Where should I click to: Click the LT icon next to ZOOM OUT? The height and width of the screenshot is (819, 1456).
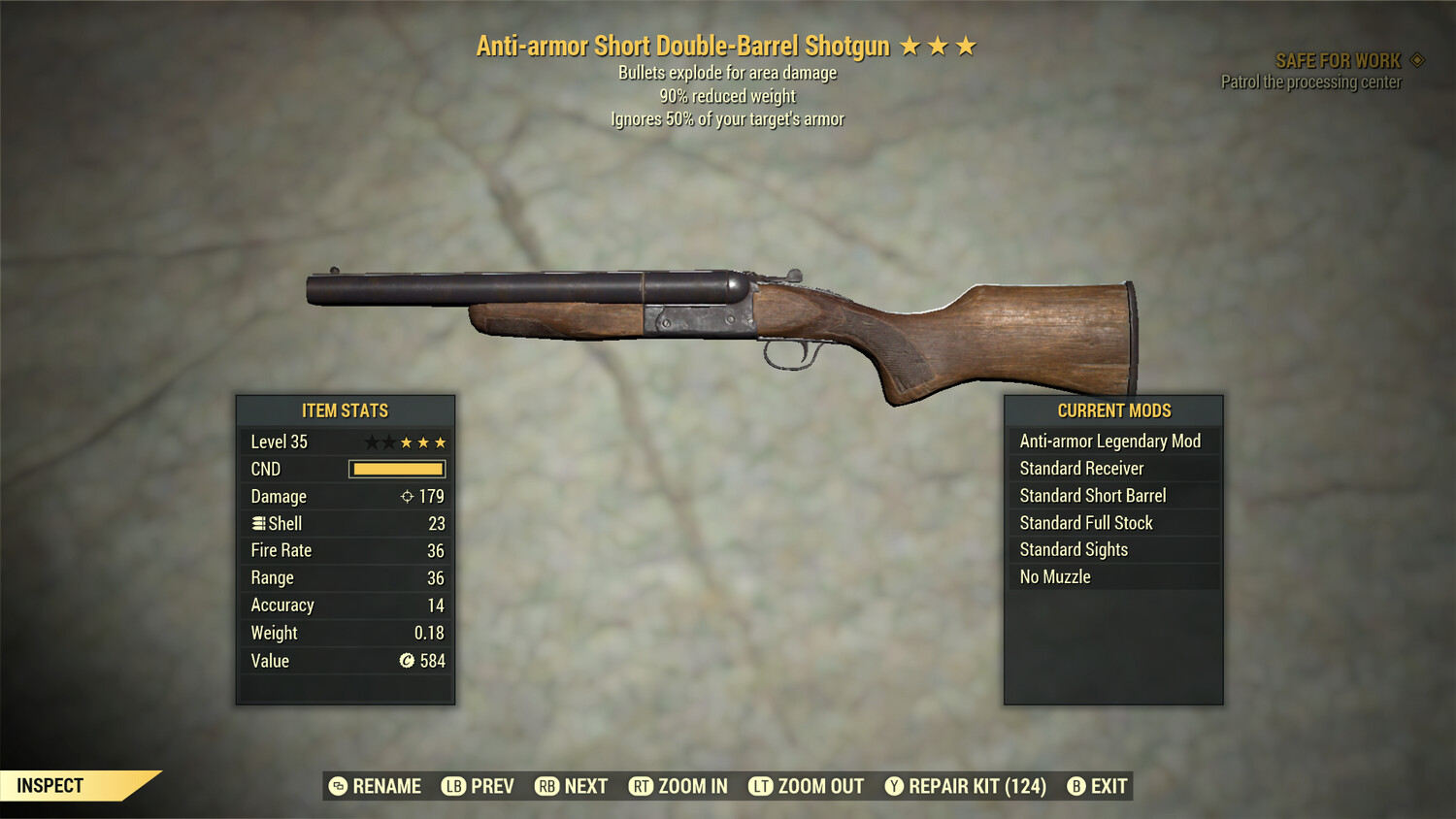(760, 786)
